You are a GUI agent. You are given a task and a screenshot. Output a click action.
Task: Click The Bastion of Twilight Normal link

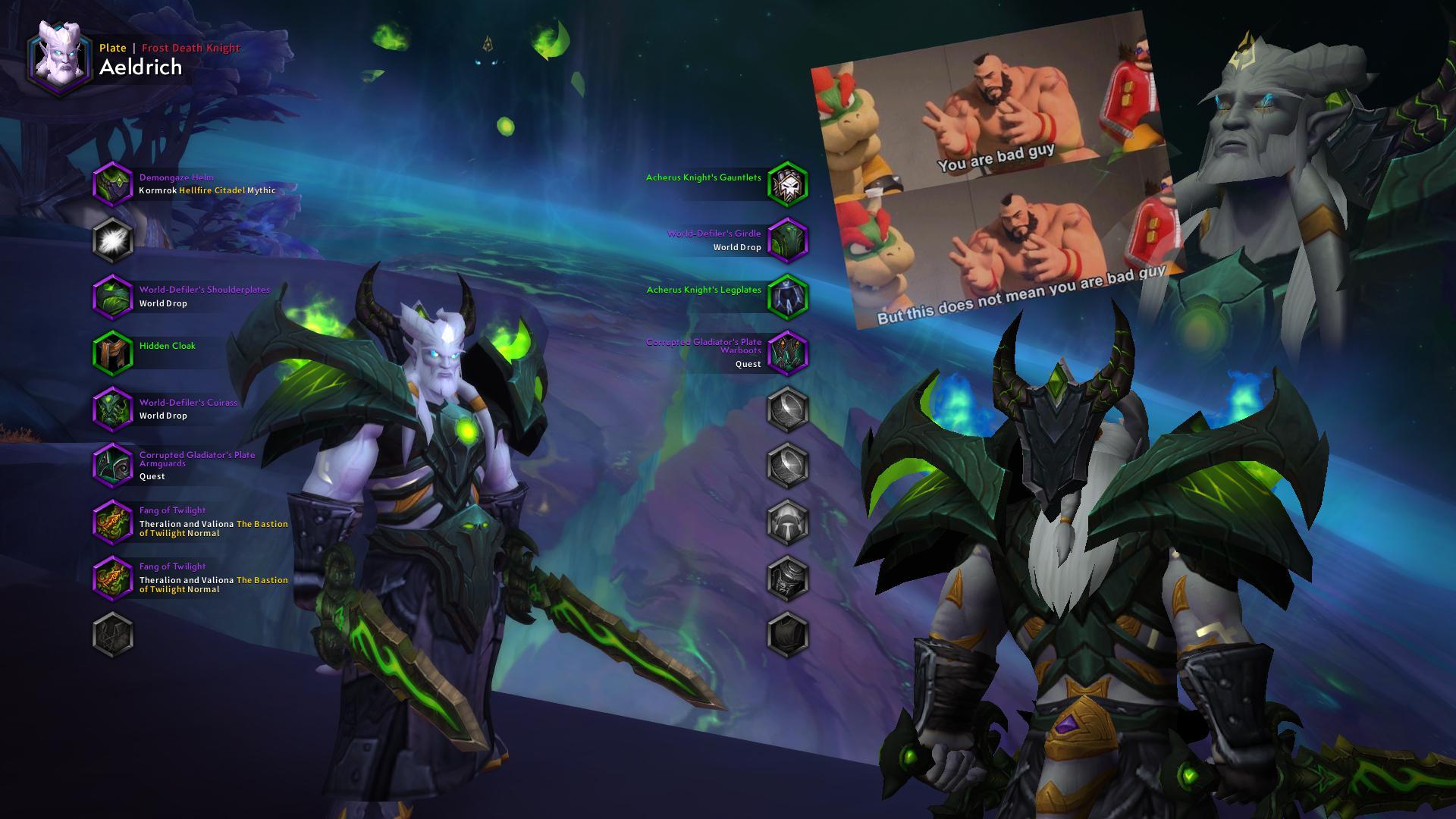coord(262,523)
